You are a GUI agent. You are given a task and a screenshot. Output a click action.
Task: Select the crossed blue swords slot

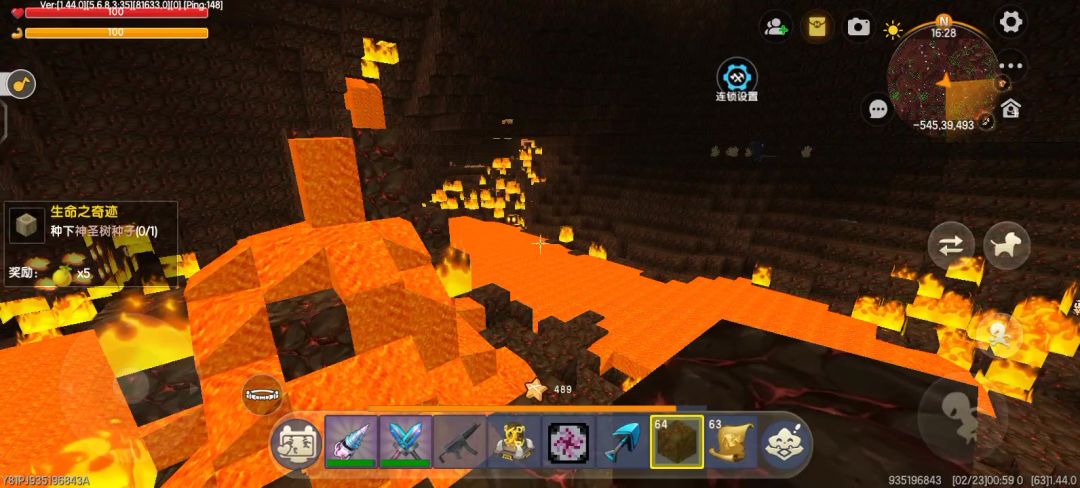click(405, 441)
